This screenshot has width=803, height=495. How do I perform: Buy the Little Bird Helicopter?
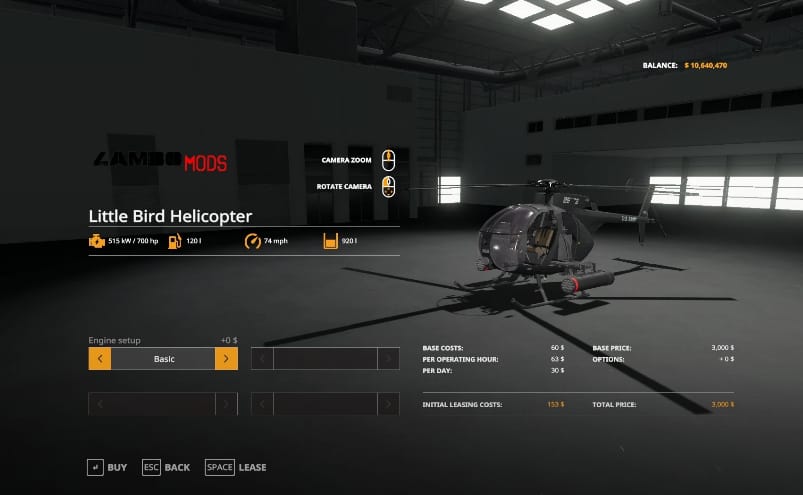(107, 467)
